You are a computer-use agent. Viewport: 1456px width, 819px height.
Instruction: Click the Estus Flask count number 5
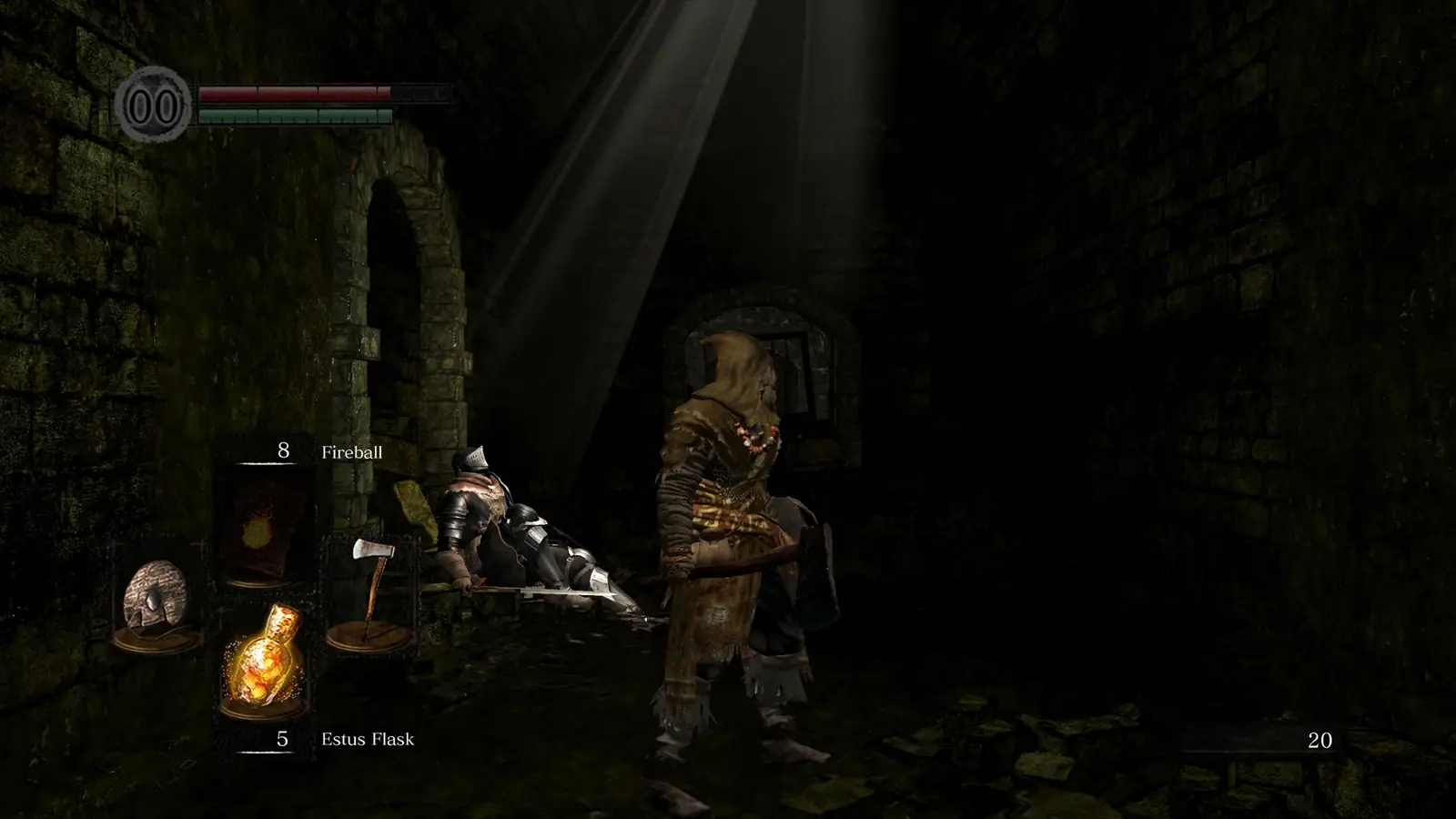[282, 741]
